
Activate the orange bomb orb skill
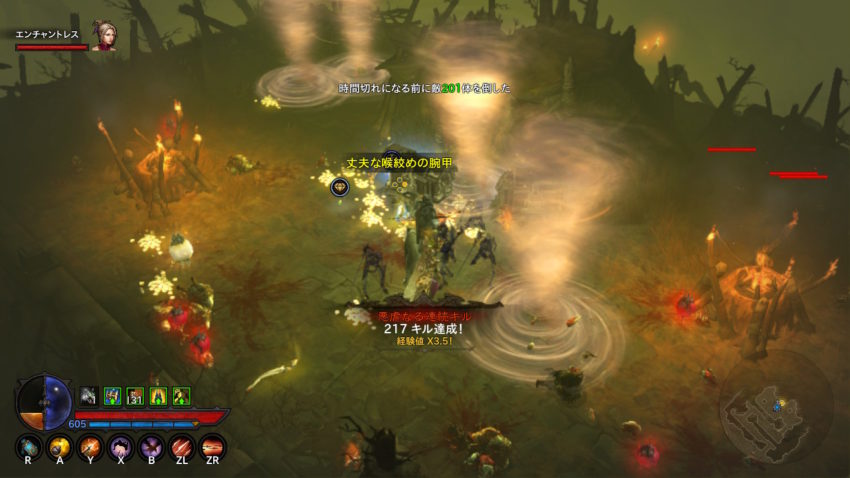point(59,447)
